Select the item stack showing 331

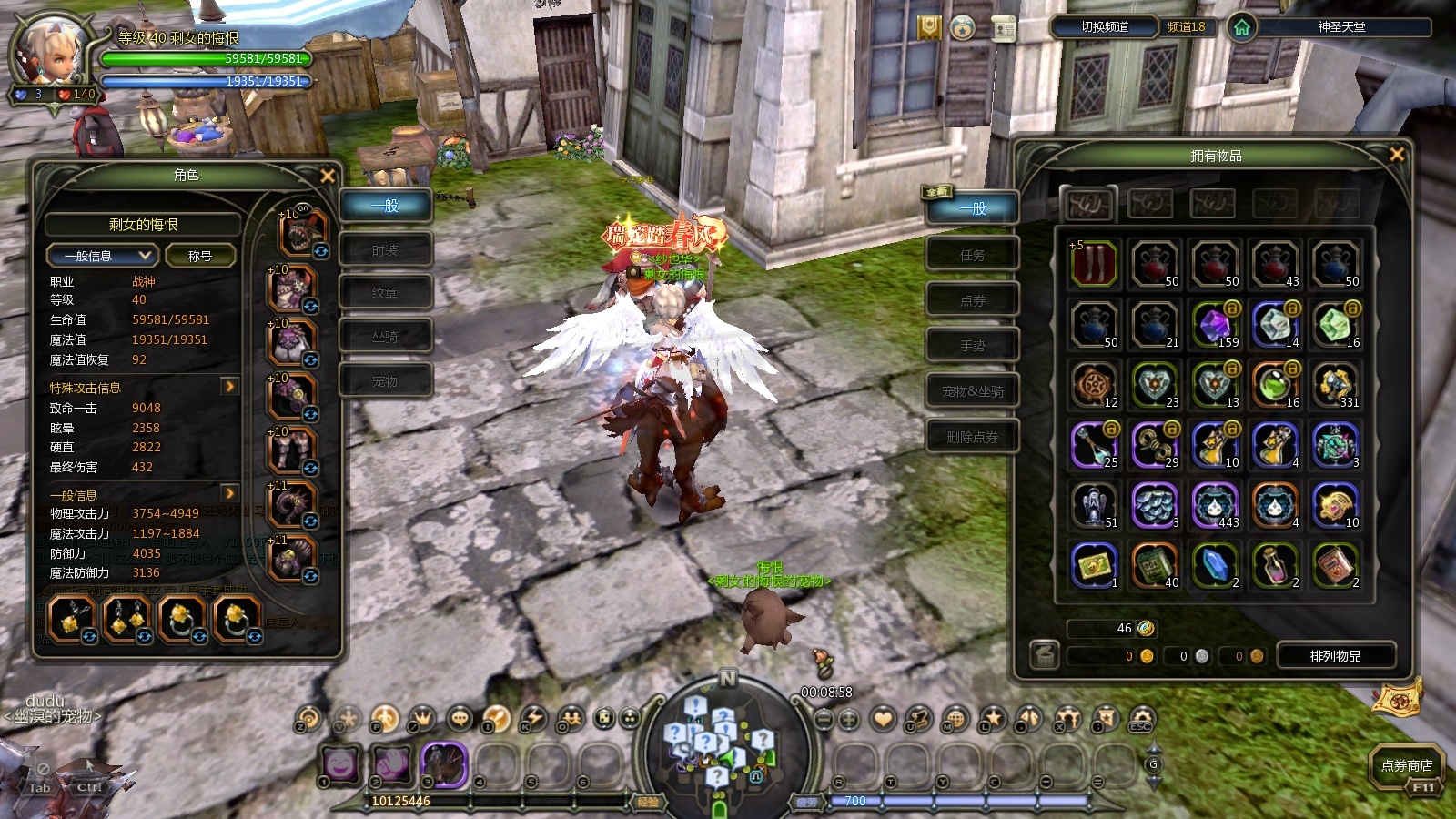coord(1335,386)
